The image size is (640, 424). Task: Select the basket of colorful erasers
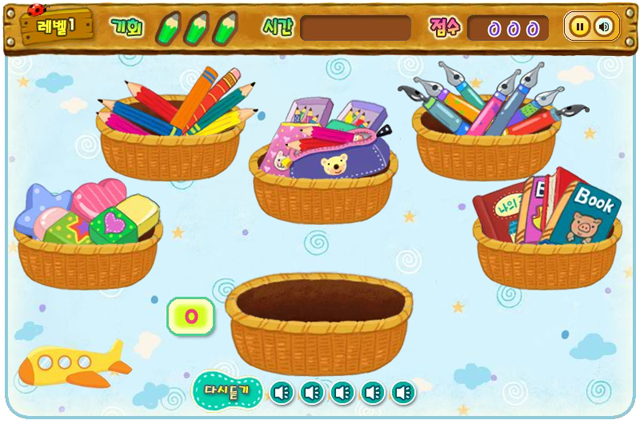tap(88, 235)
